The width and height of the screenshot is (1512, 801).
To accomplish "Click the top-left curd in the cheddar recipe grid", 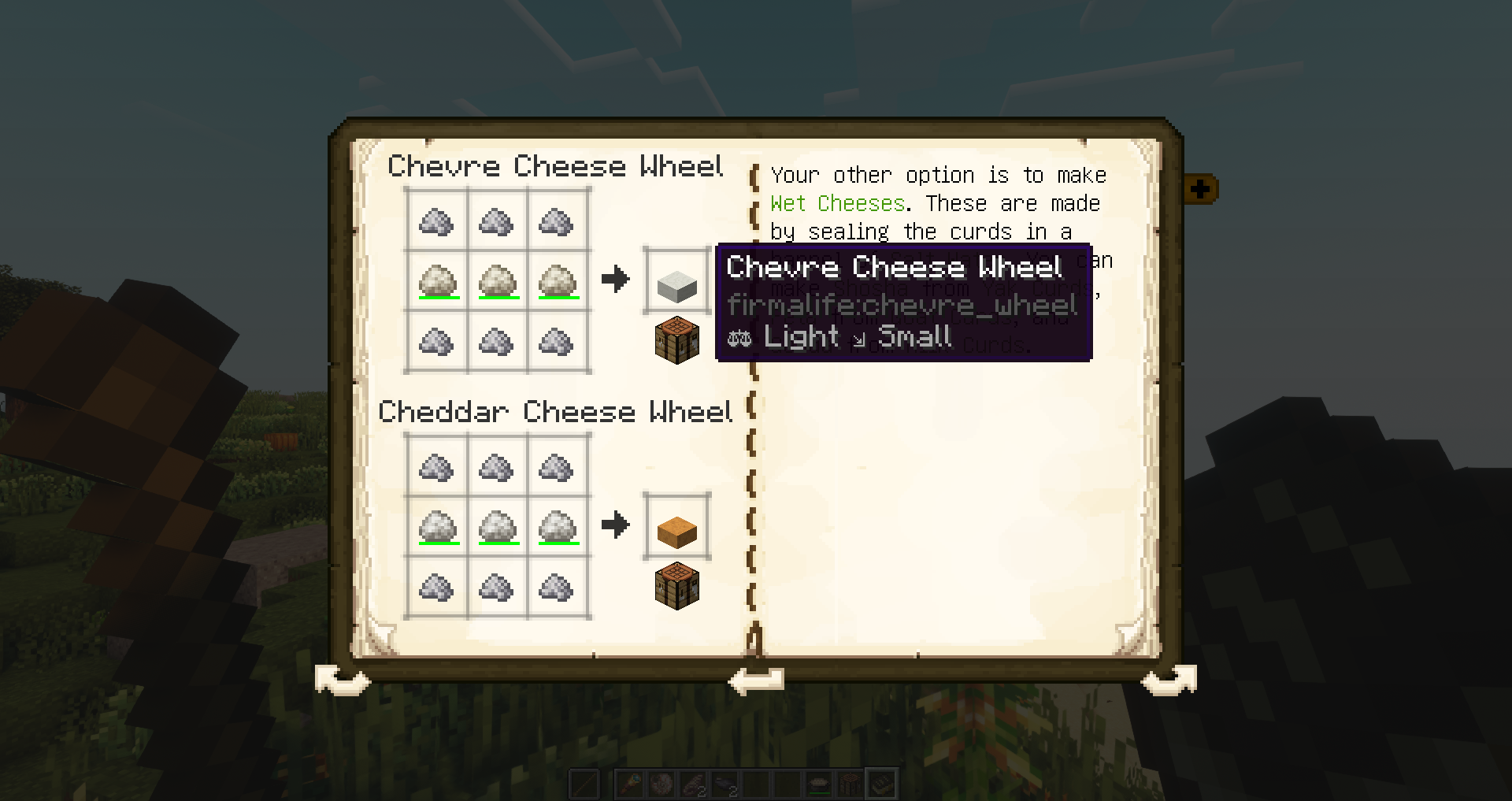I will [x=435, y=466].
